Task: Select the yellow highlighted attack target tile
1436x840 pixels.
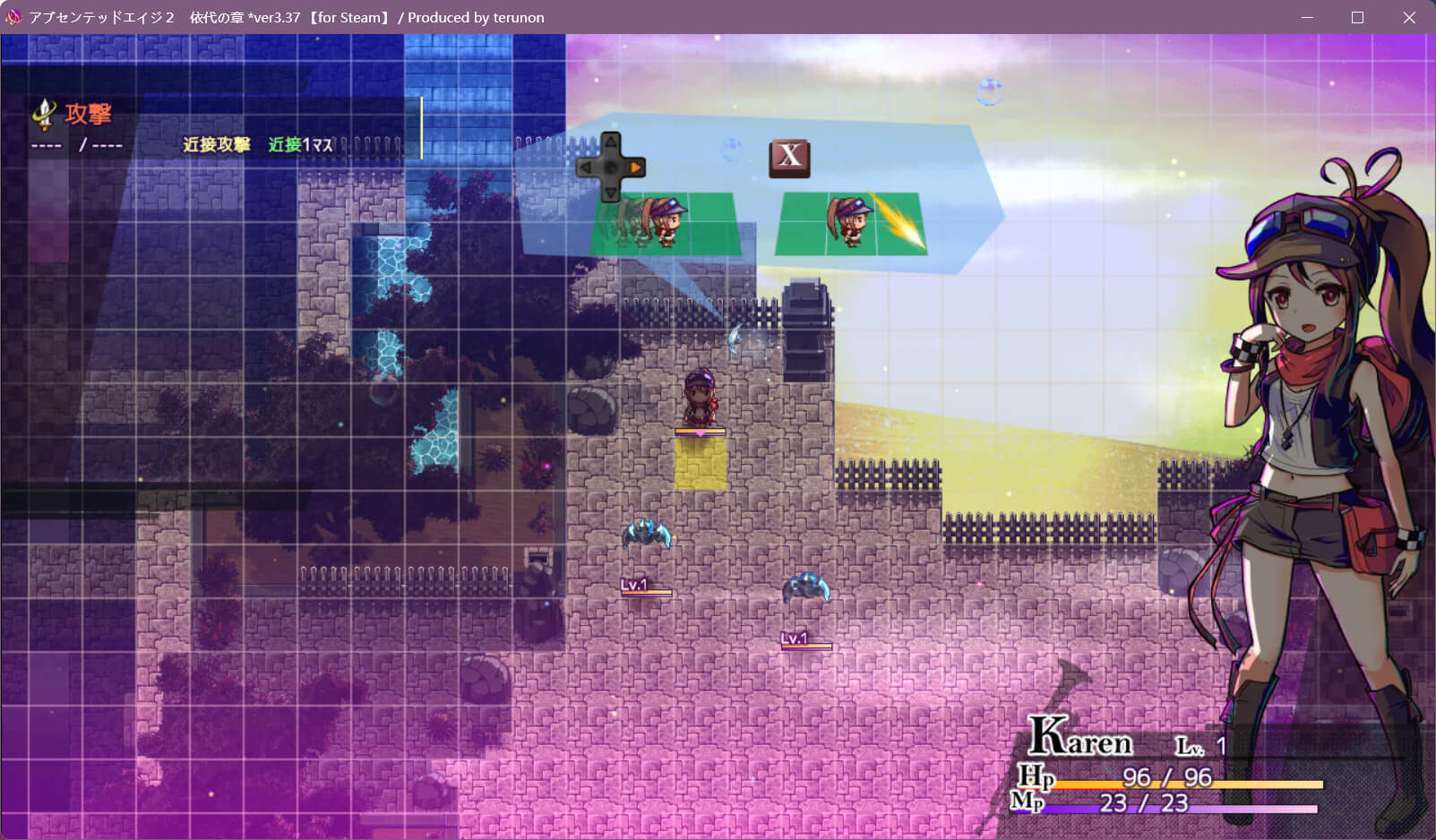Action: pos(701,463)
